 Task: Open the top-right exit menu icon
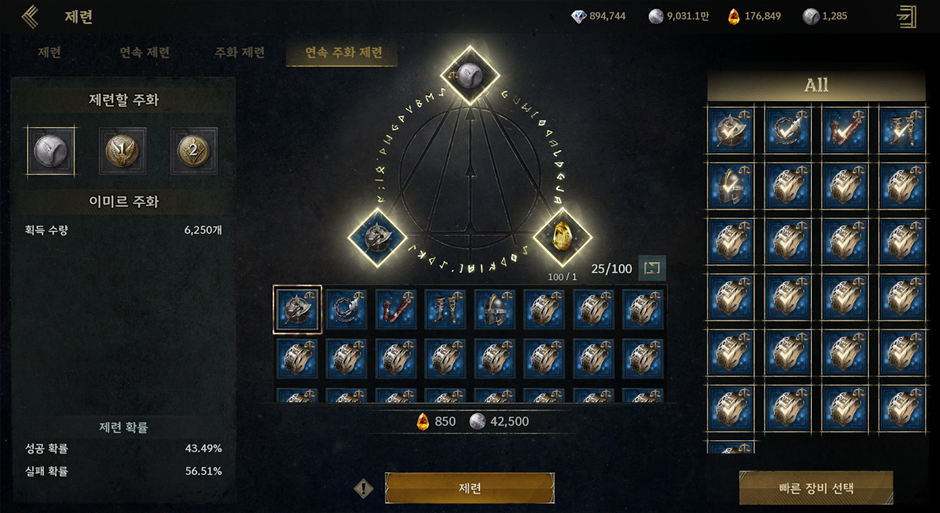[x=906, y=16]
